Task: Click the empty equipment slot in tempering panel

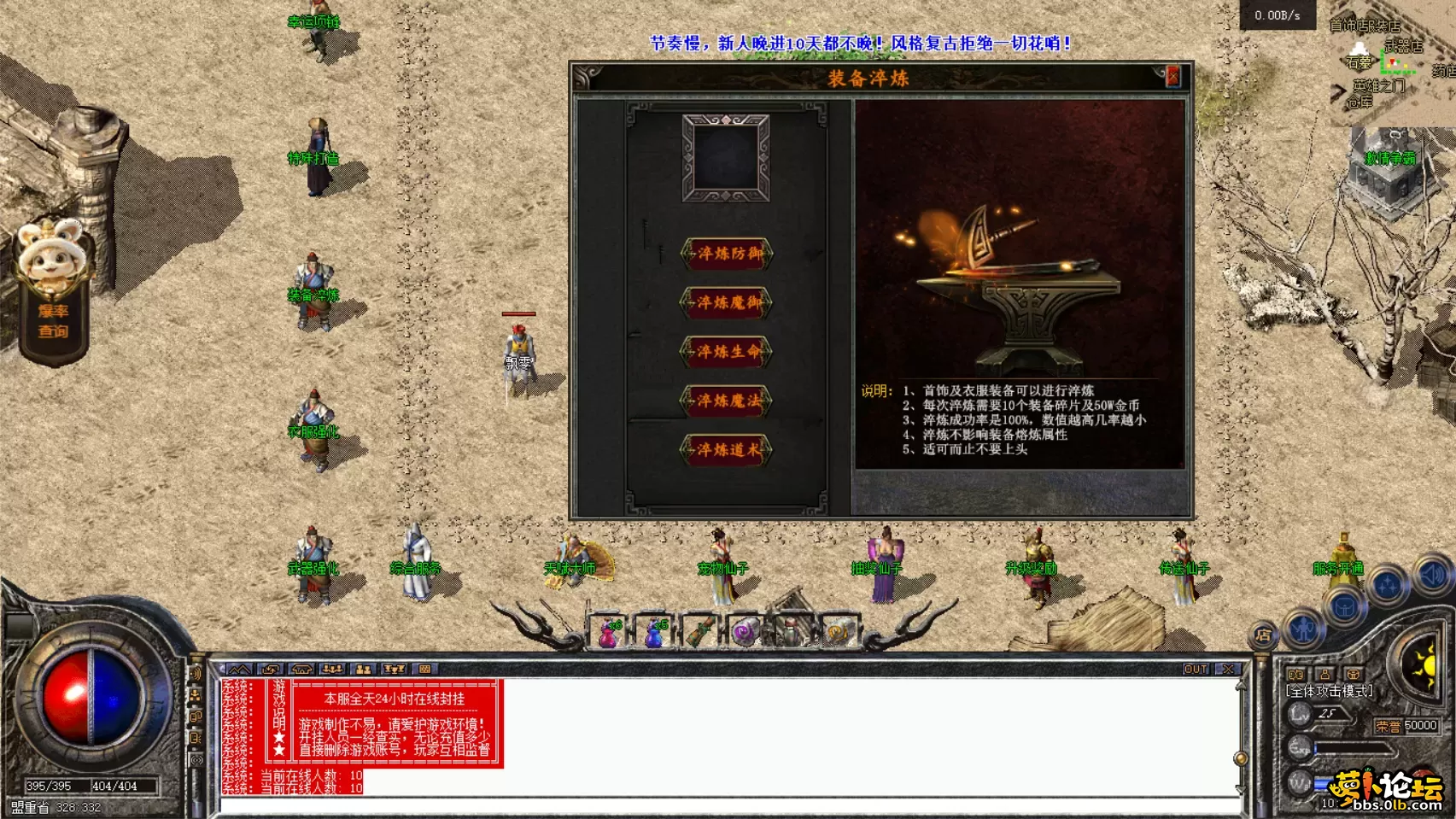Action: (x=726, y=159)
